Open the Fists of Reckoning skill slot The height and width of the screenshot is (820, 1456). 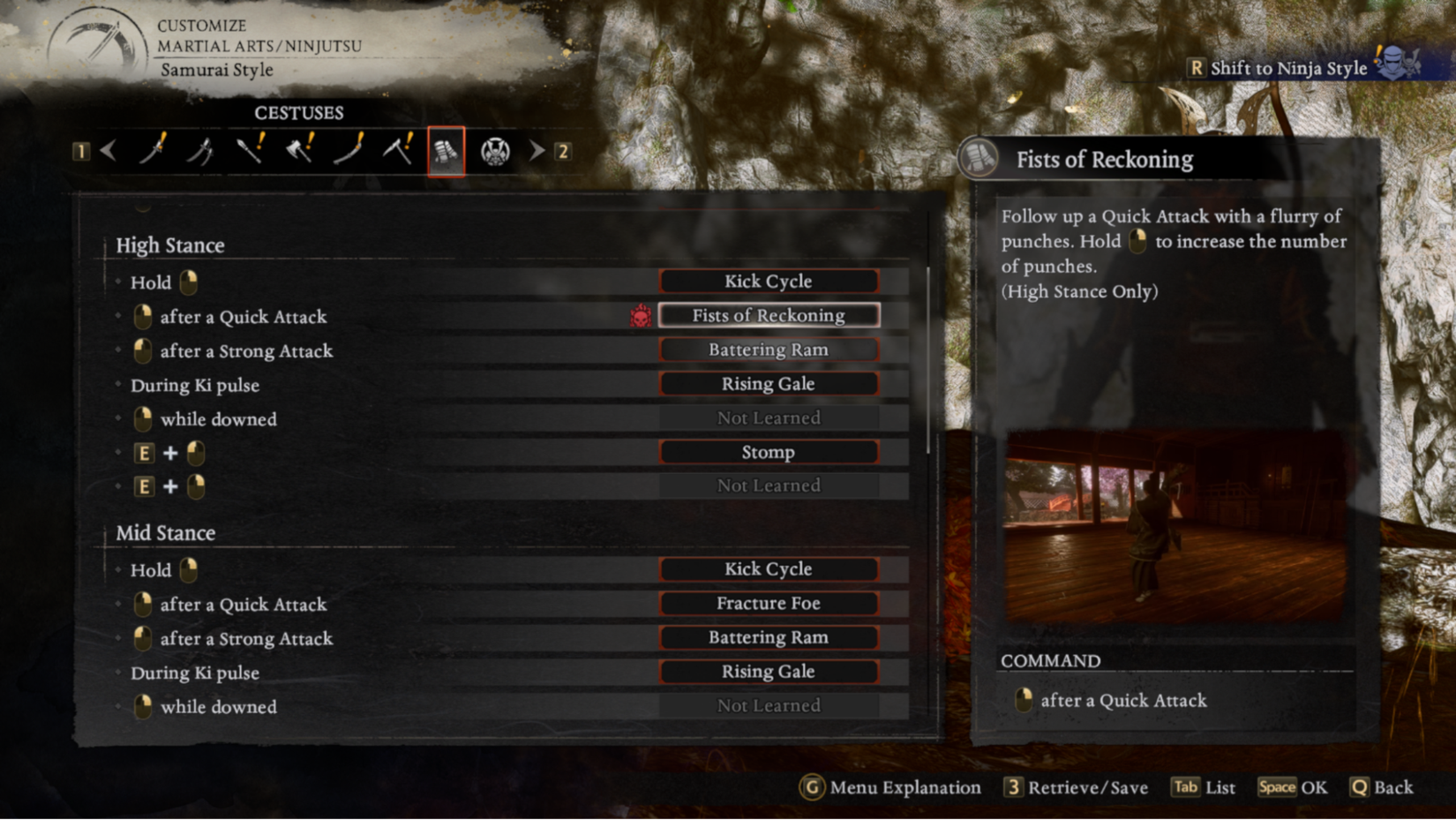tap(769, 315)
